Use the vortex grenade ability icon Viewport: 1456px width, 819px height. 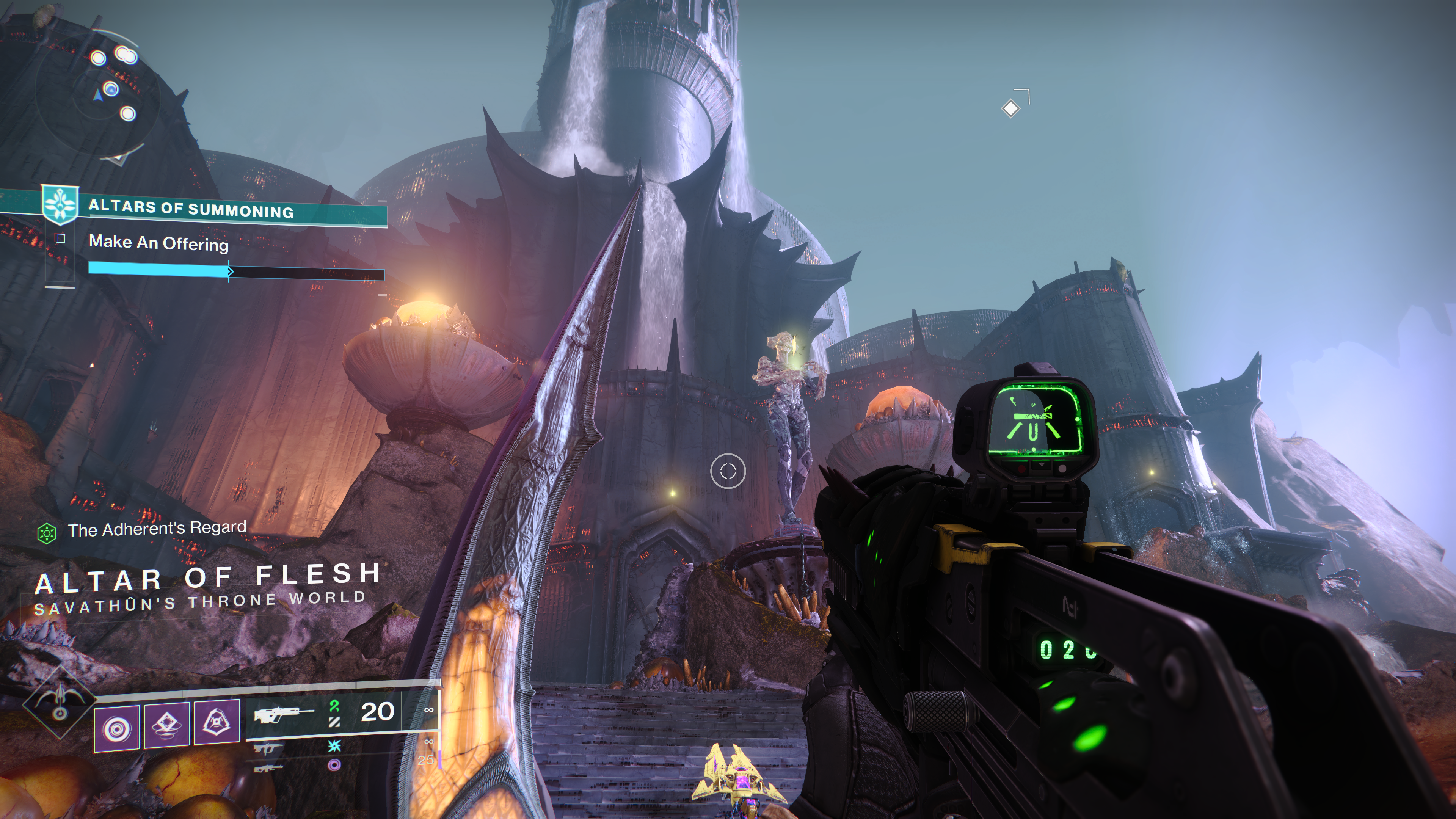[x=116, y=728]
